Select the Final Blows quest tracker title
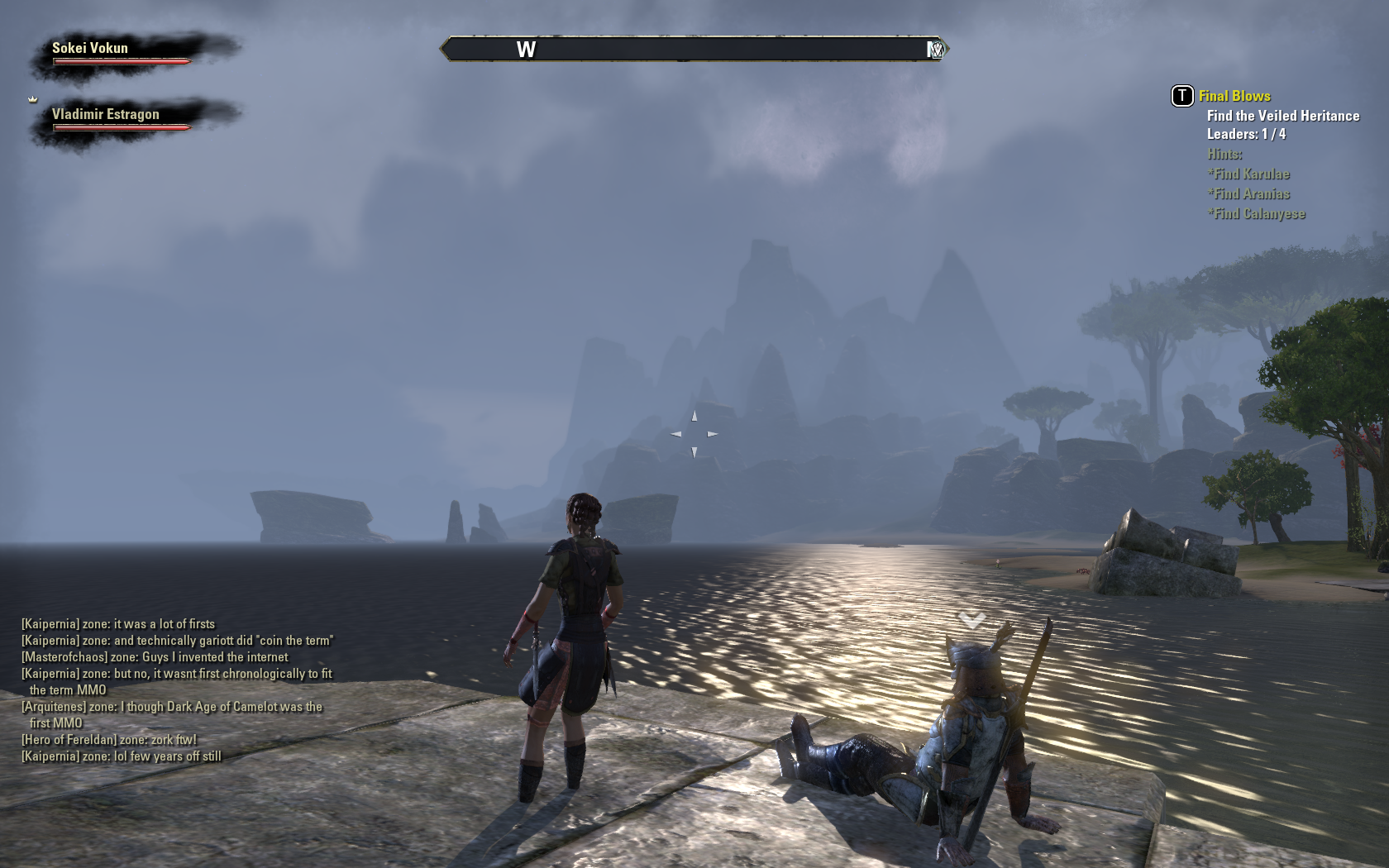 click(x=1234, y=96)
